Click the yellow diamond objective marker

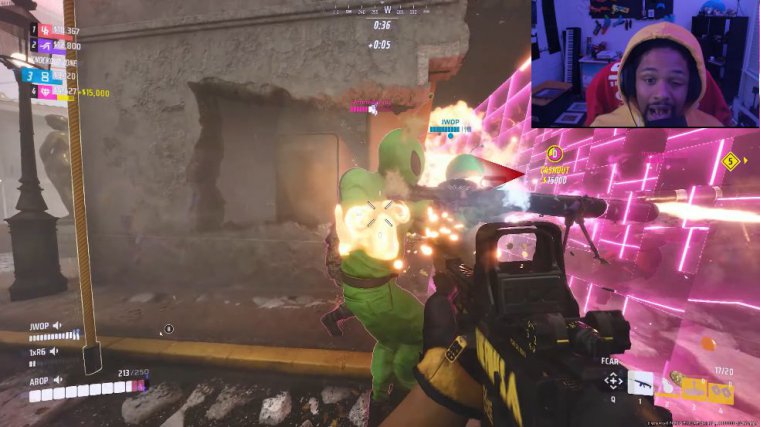click(730, 160)
